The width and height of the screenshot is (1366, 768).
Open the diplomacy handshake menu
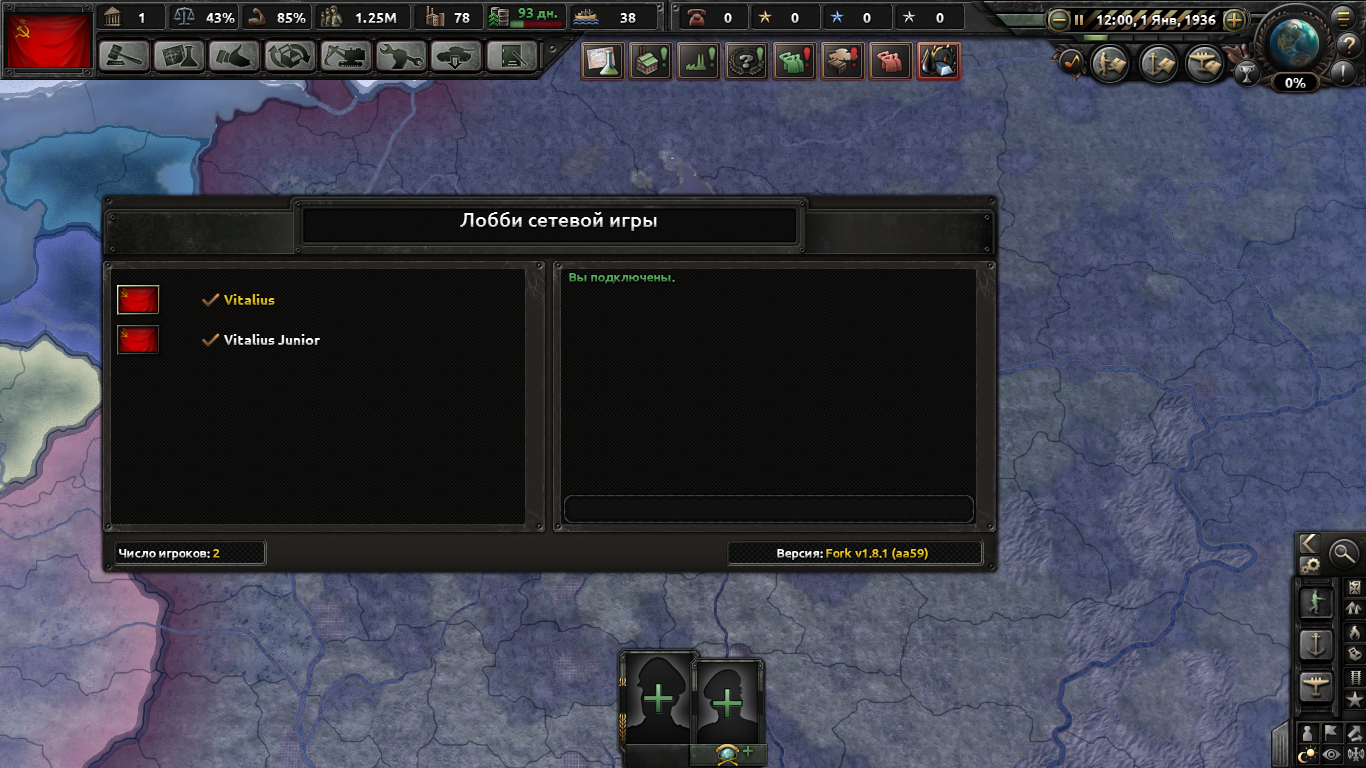coord(234,56)
